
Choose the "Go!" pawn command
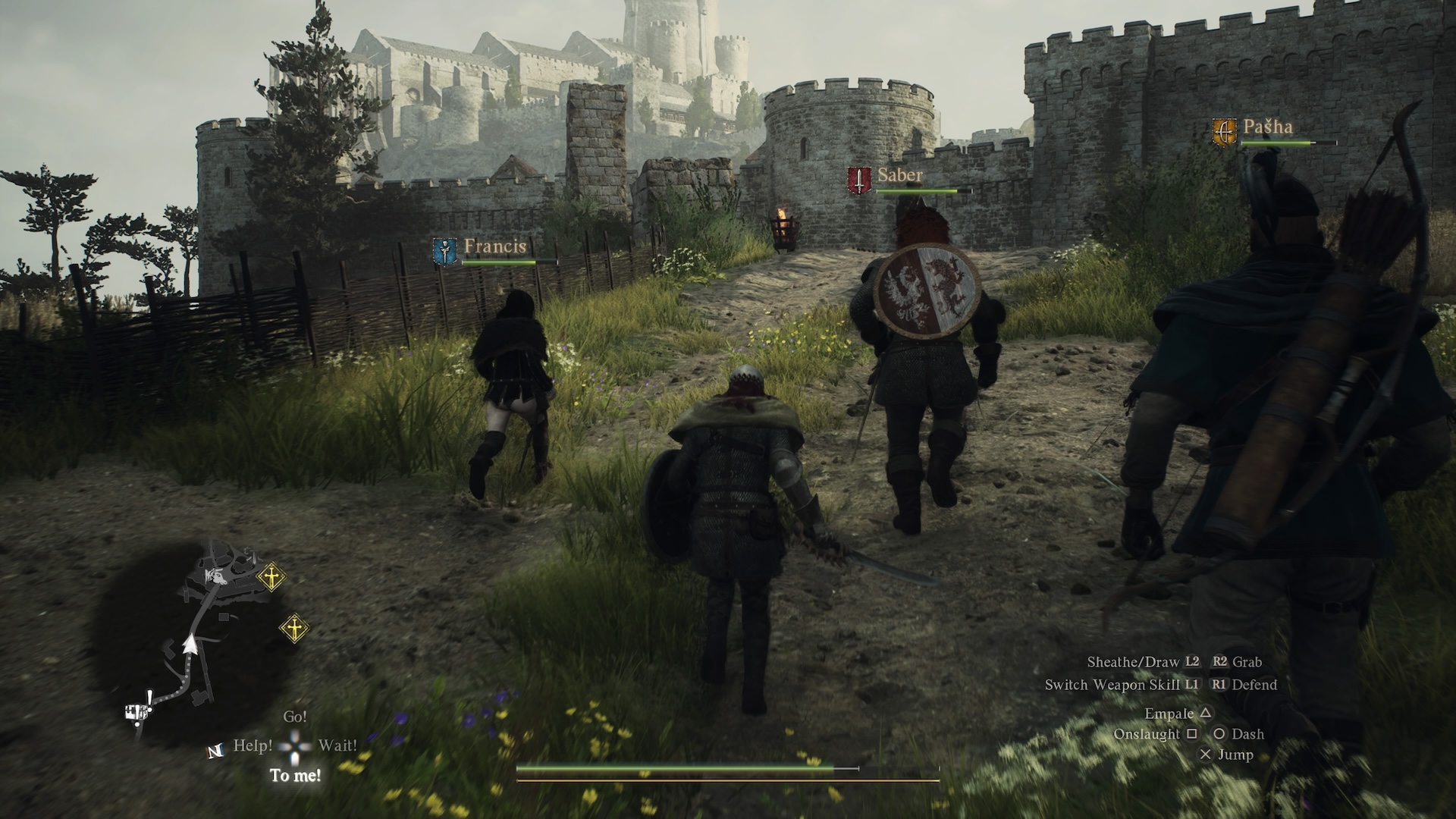pos(295,717)
